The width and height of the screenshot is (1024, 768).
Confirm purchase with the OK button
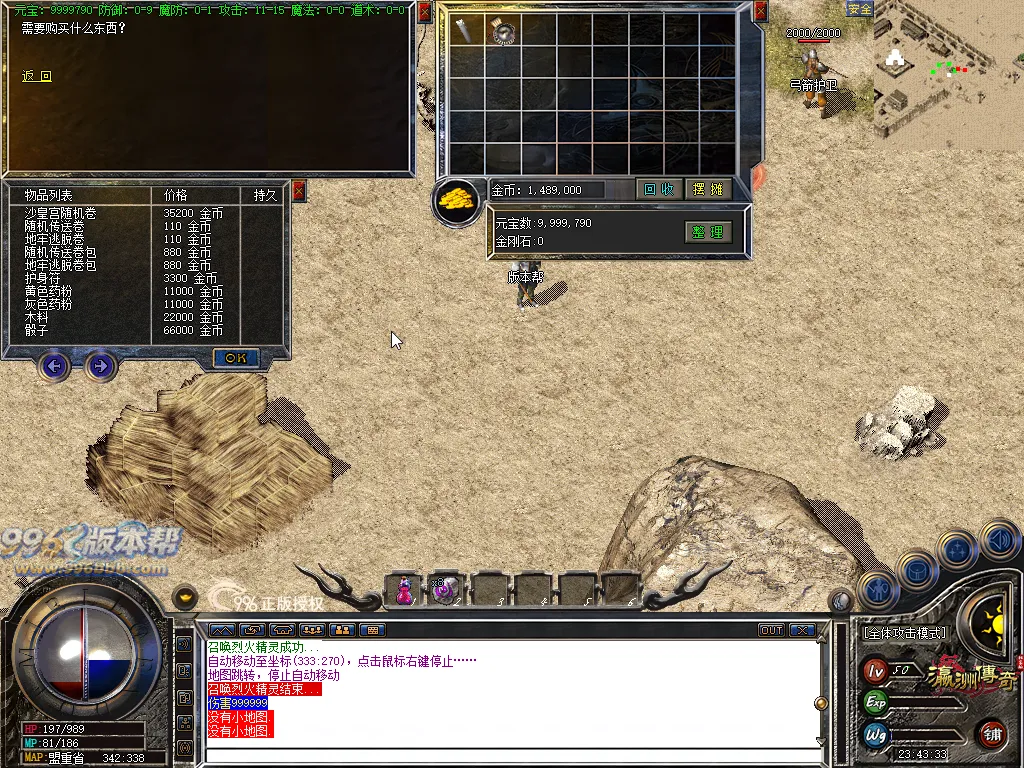[x=236, y=357]
